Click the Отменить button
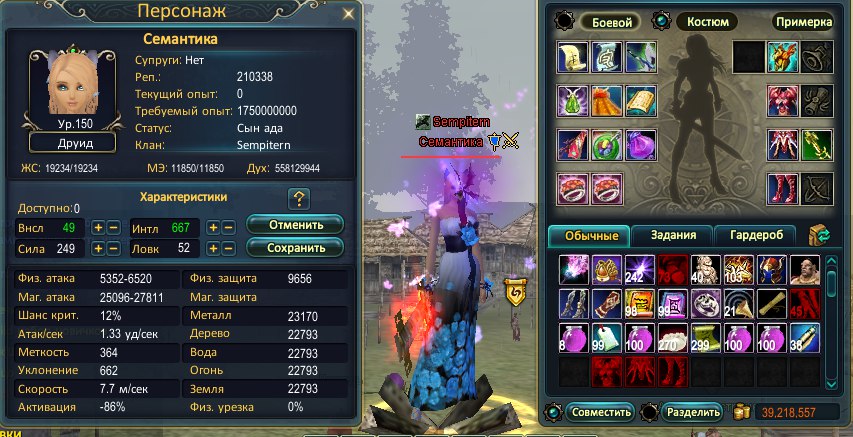Viewport: 853px width, 437px height. coord(295,224)
